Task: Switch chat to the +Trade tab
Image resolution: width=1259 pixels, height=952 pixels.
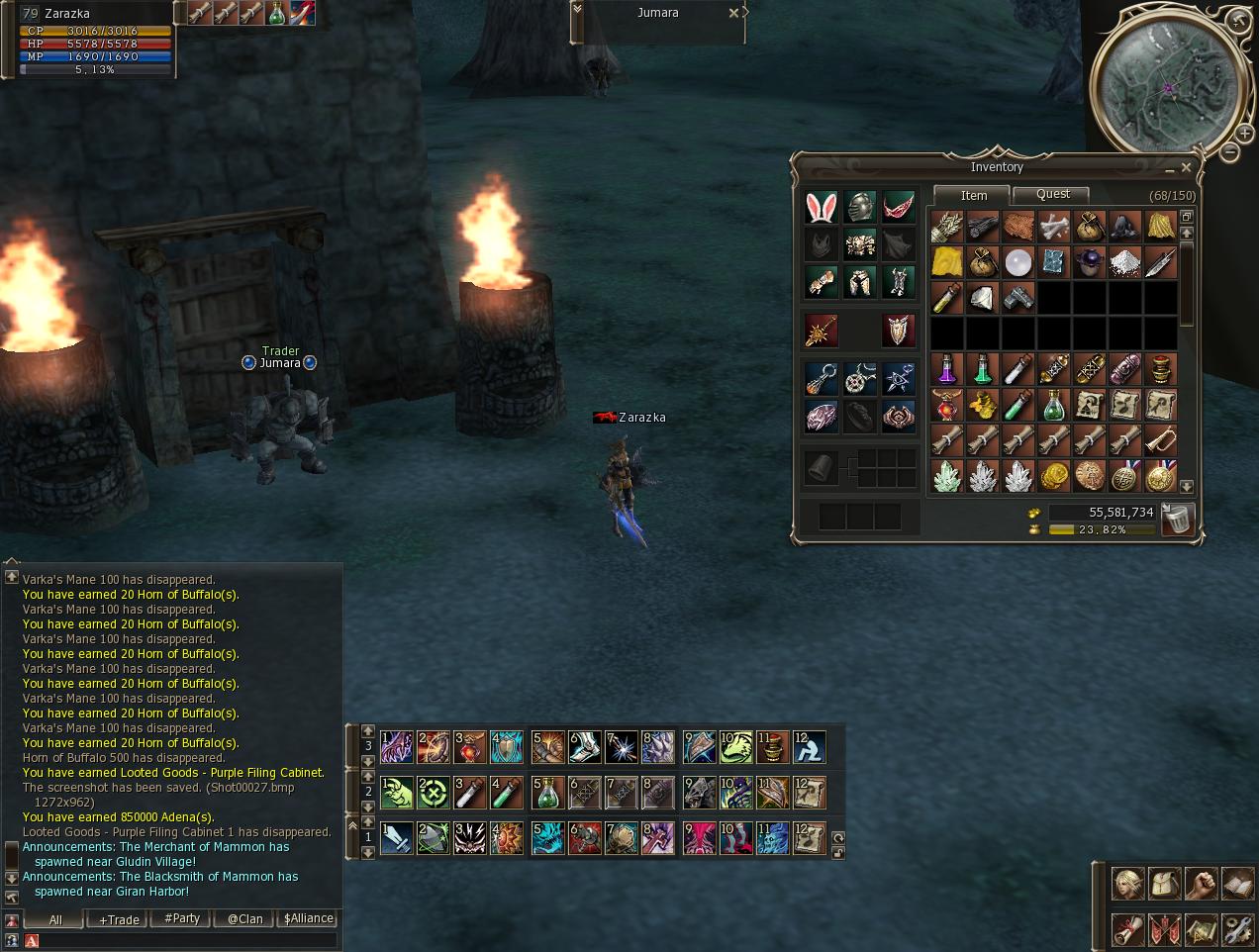Action: (x=119, y=919)
